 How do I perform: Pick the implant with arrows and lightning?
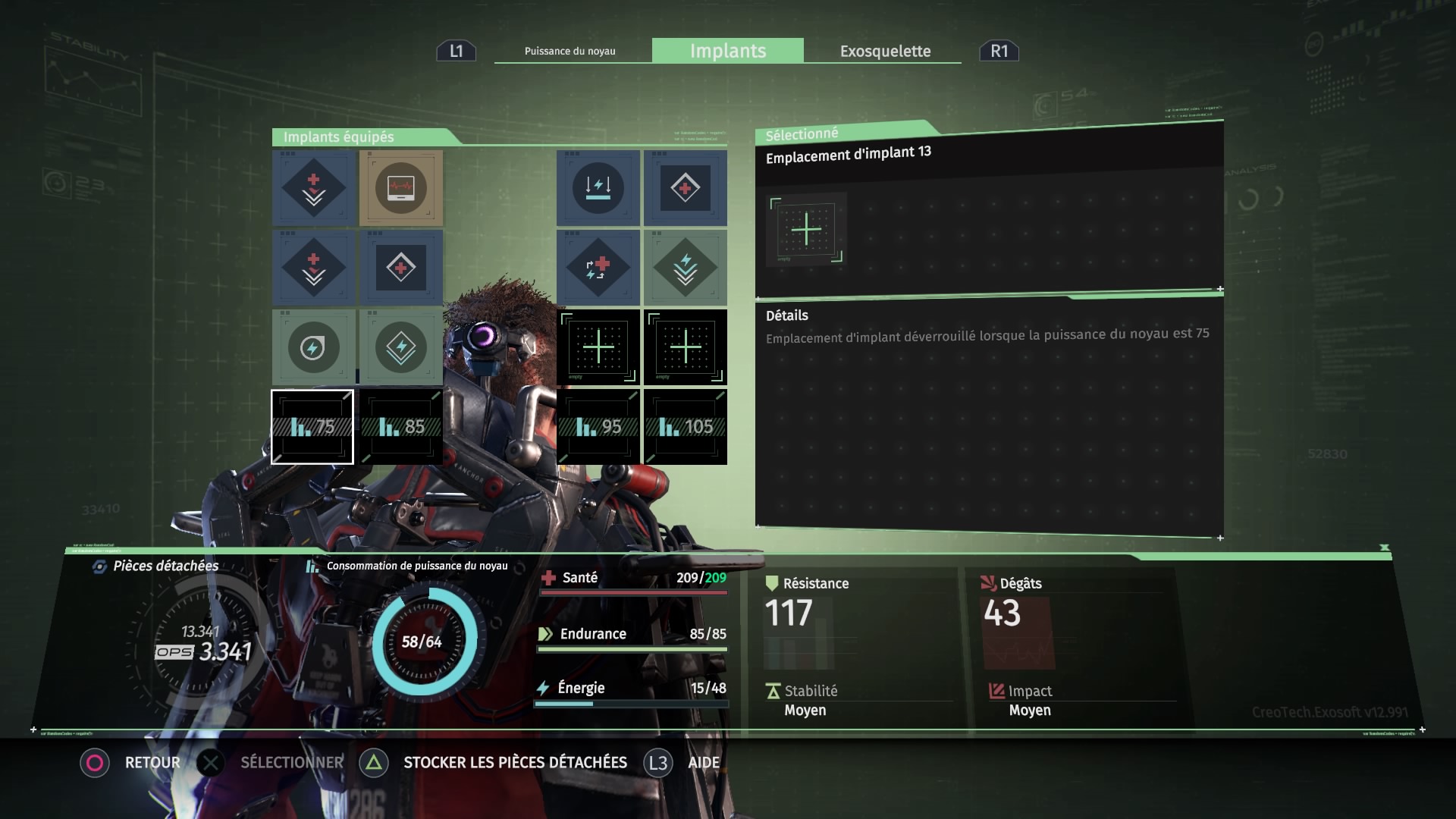pyautogui.click(x=598, y=188)
